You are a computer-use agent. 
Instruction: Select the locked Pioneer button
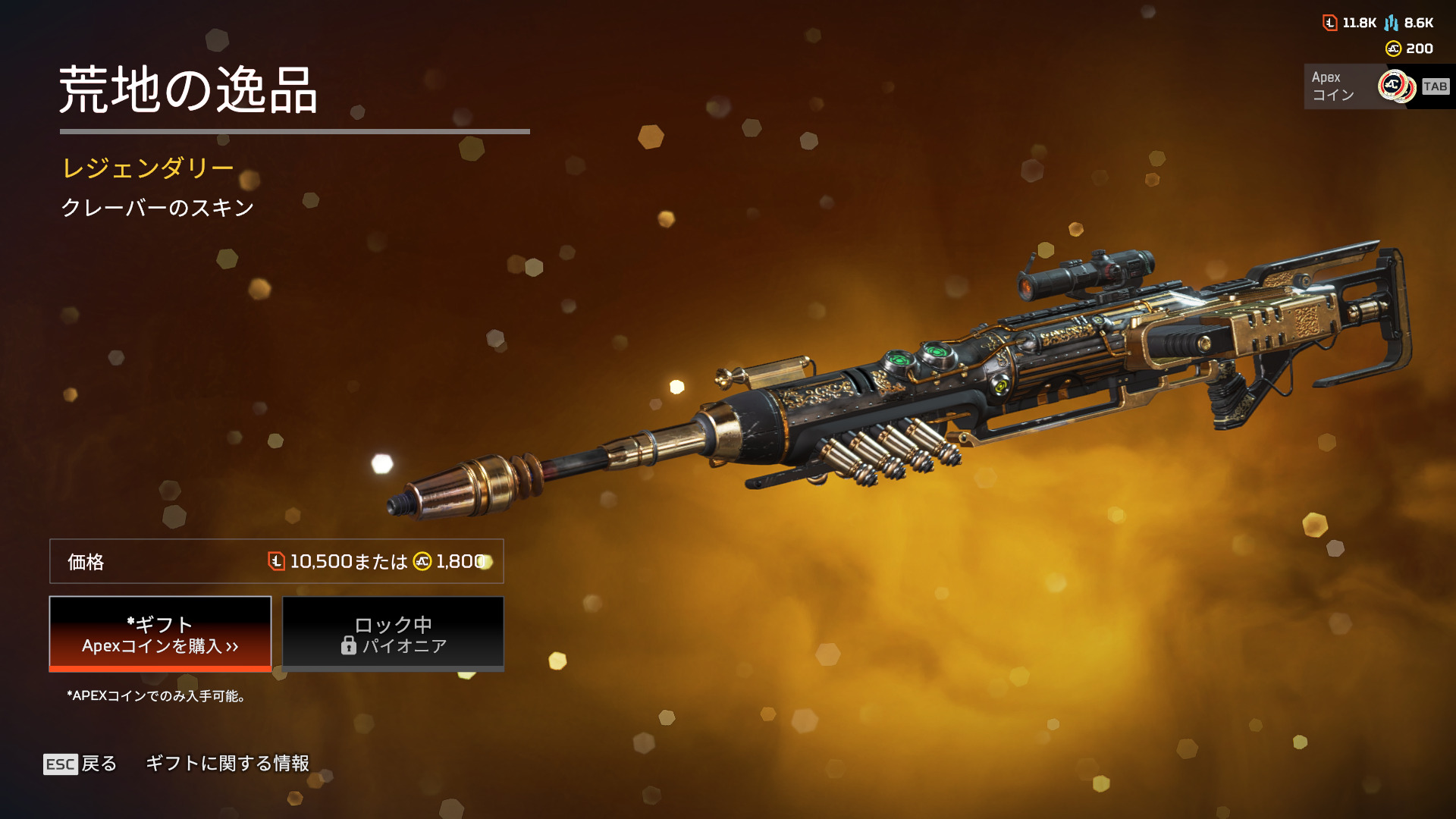click(x=393, y=634)
